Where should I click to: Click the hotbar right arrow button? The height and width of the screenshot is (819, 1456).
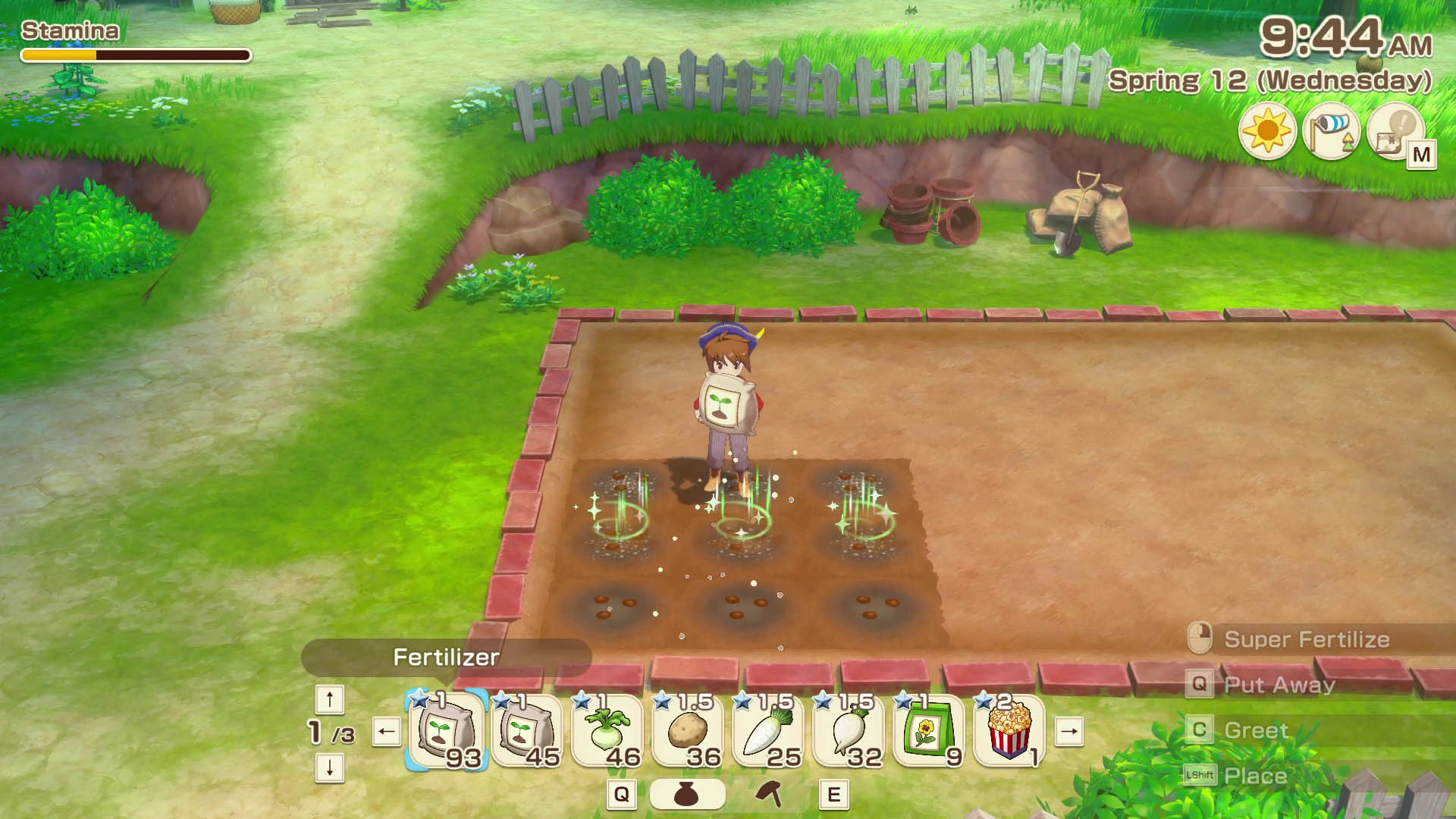1069,732
